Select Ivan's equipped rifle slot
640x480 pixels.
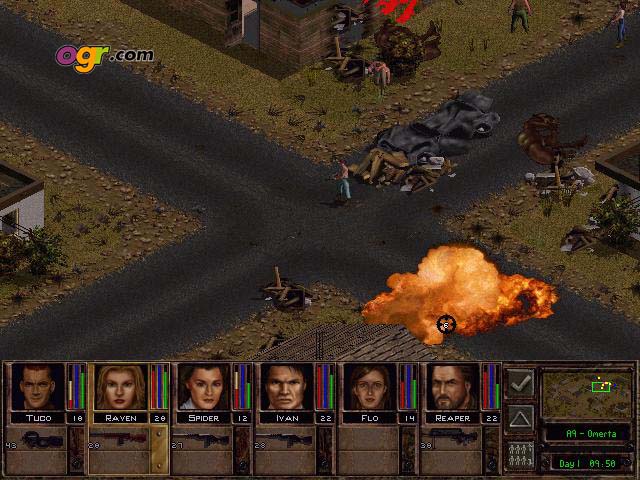click(287, 440)
